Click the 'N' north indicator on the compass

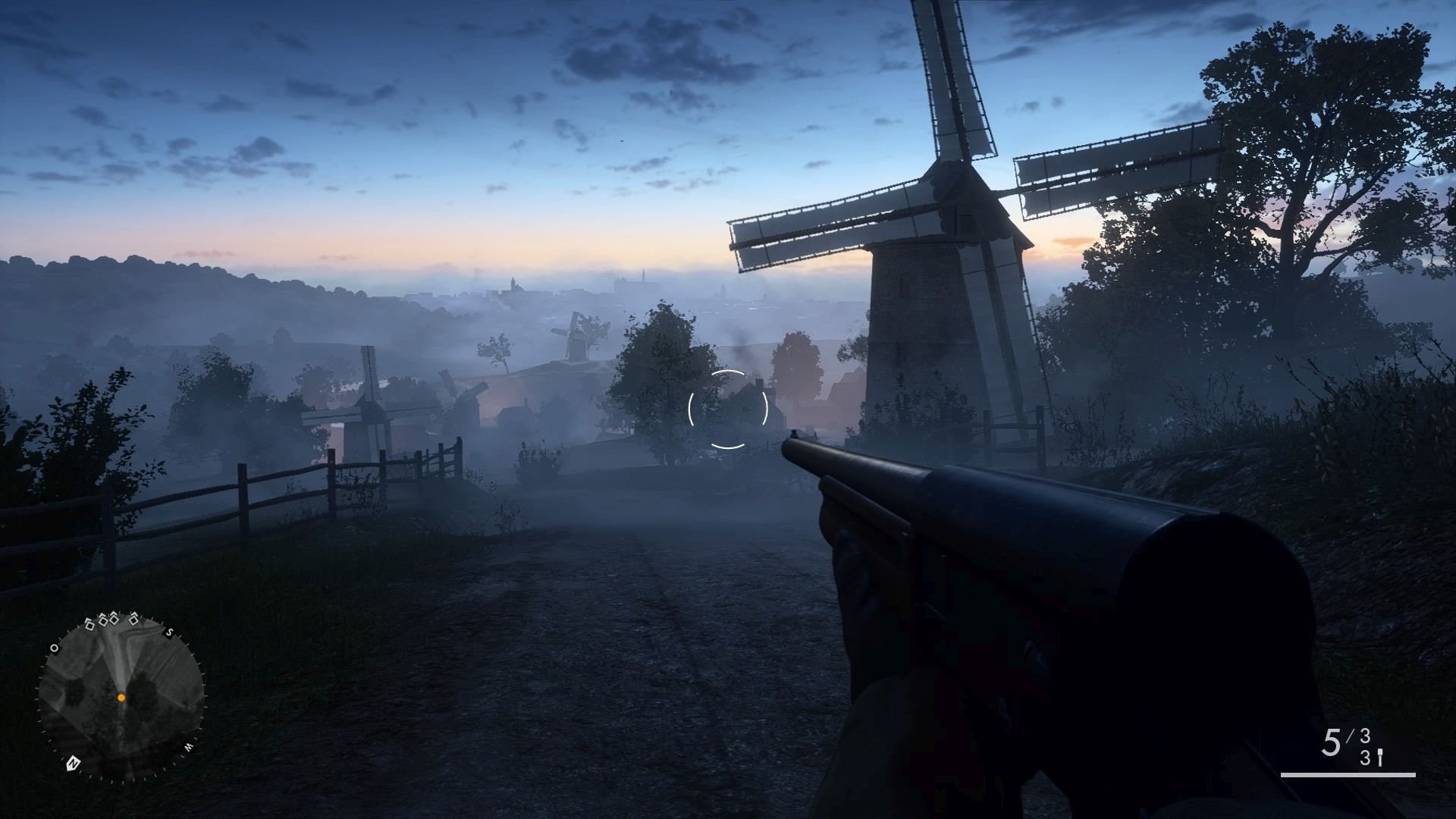(x=73, y=761)
